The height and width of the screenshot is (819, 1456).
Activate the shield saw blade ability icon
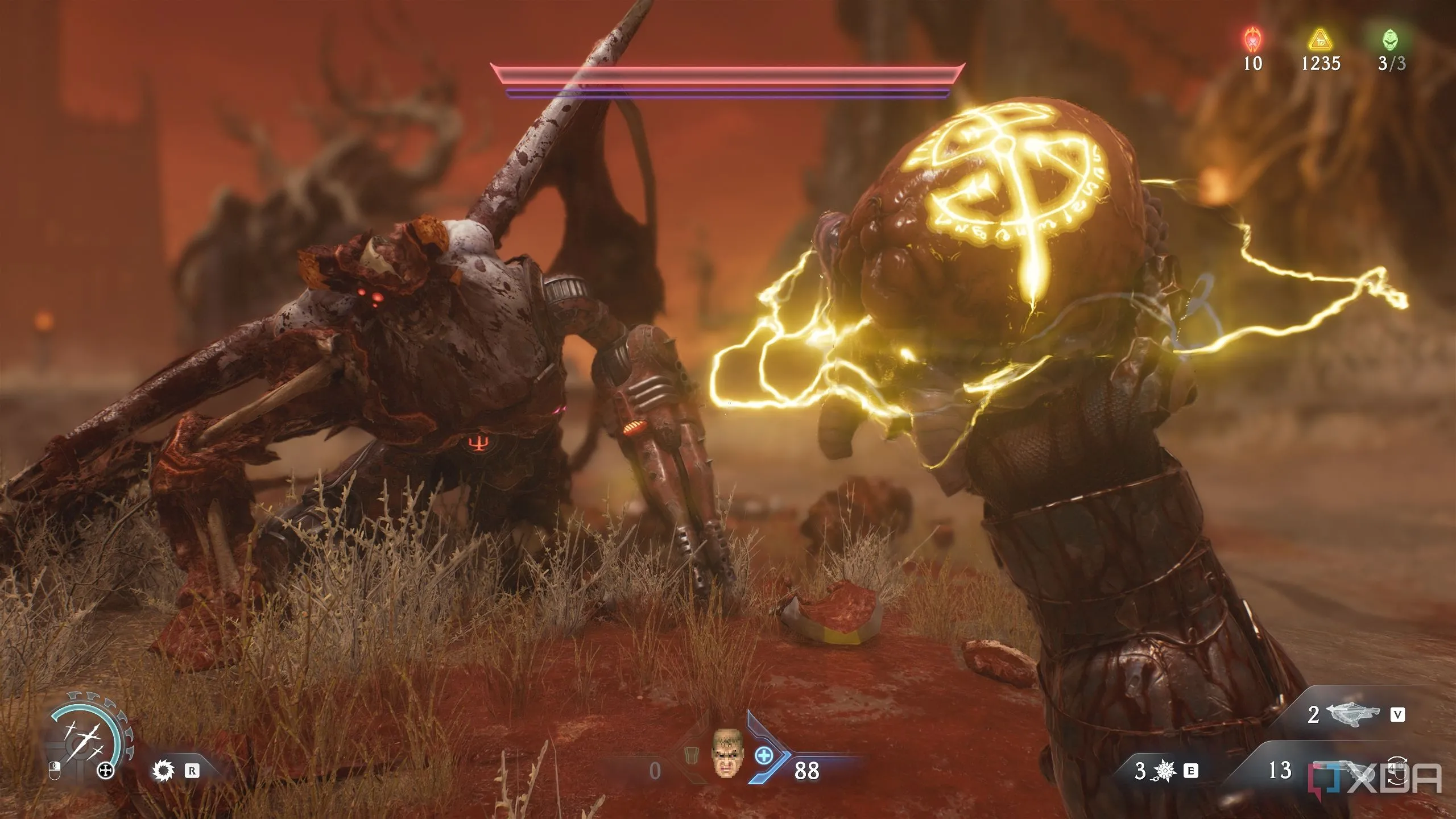[162, 771]
